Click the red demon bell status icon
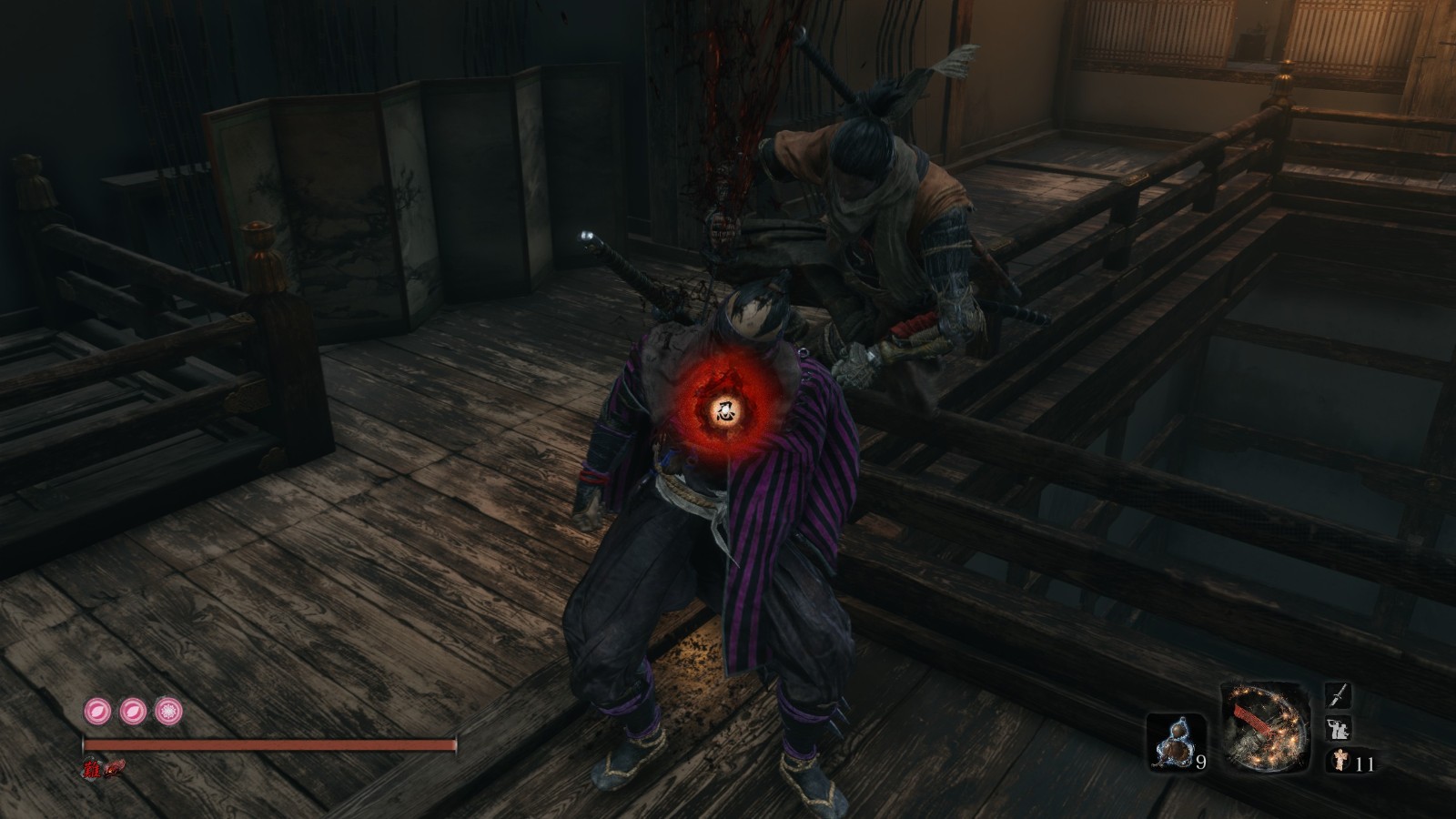1456x819 pixels. pos(114,769)
